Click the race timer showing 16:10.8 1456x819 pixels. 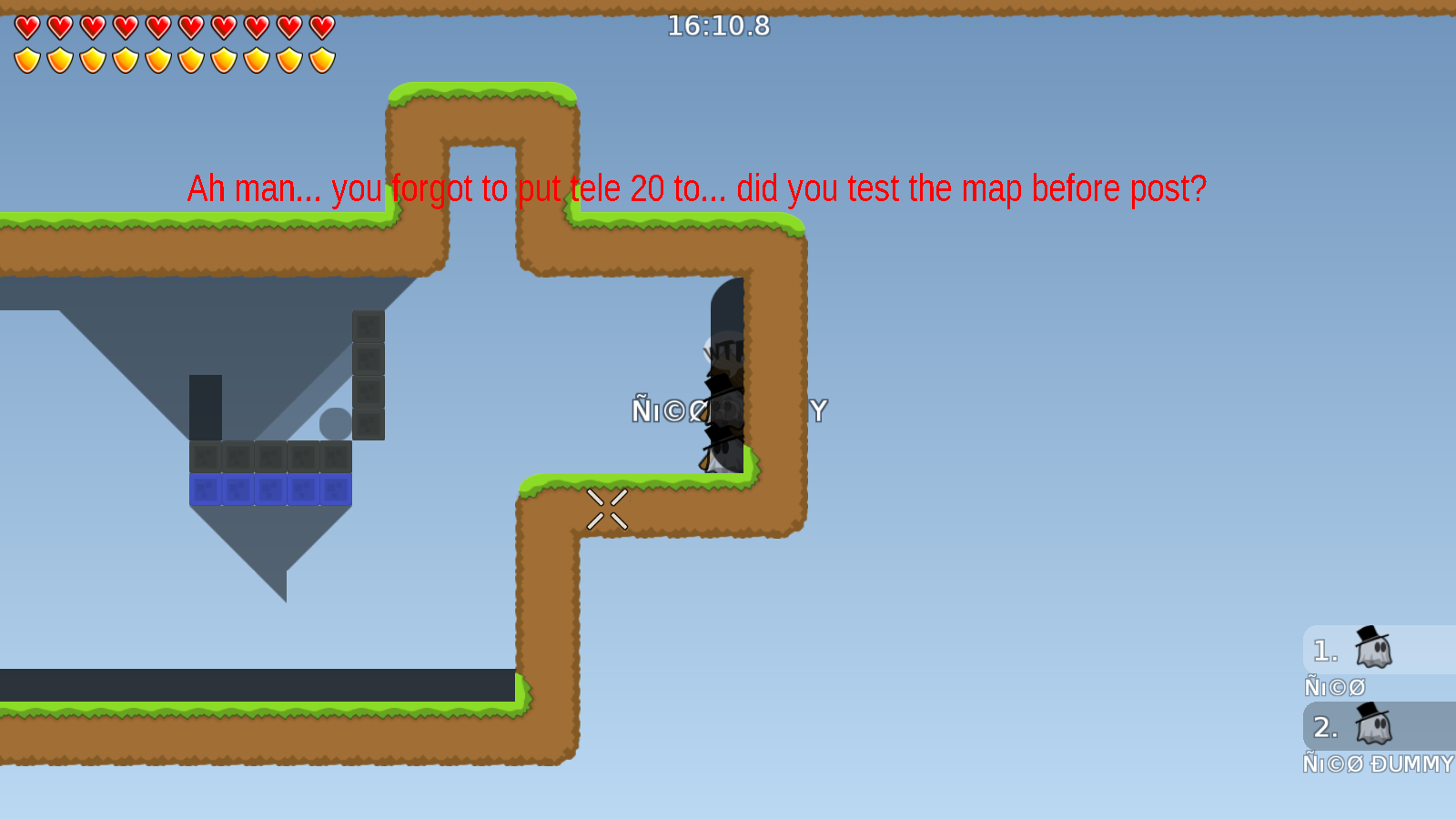[718, 26]
